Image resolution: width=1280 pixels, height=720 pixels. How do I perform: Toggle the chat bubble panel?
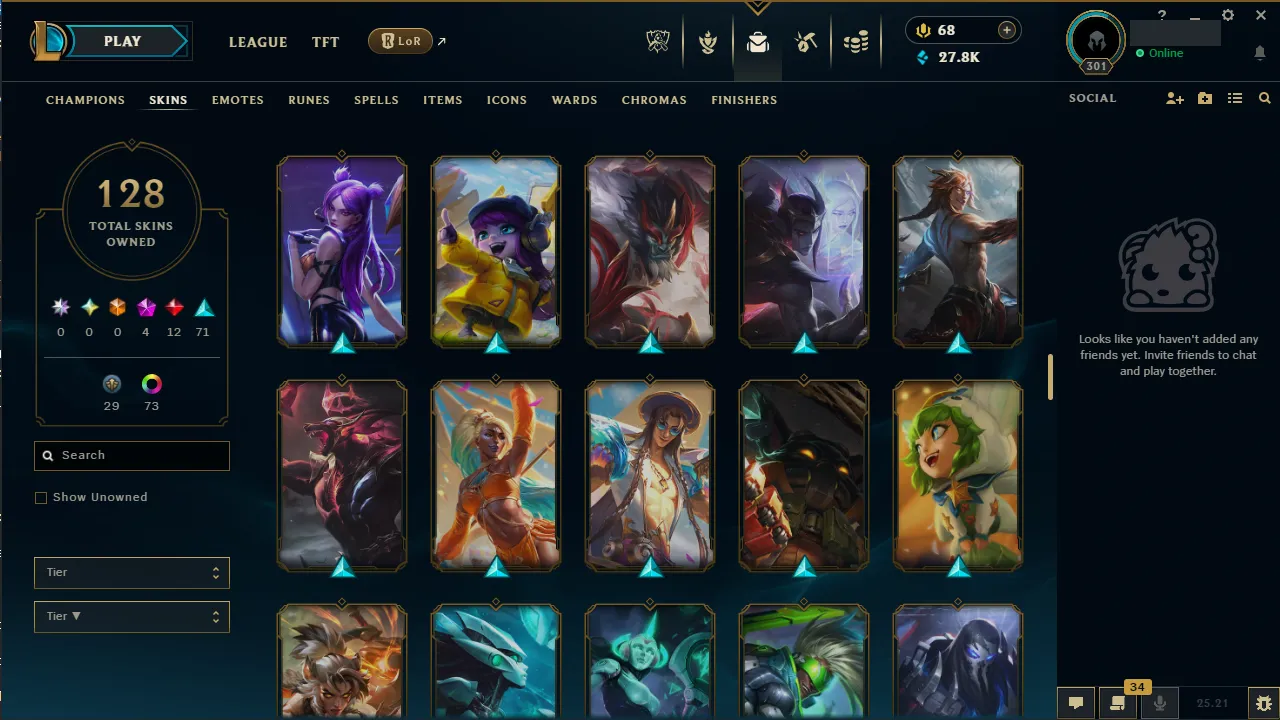pyautogui.click(x=1076, y=703)
